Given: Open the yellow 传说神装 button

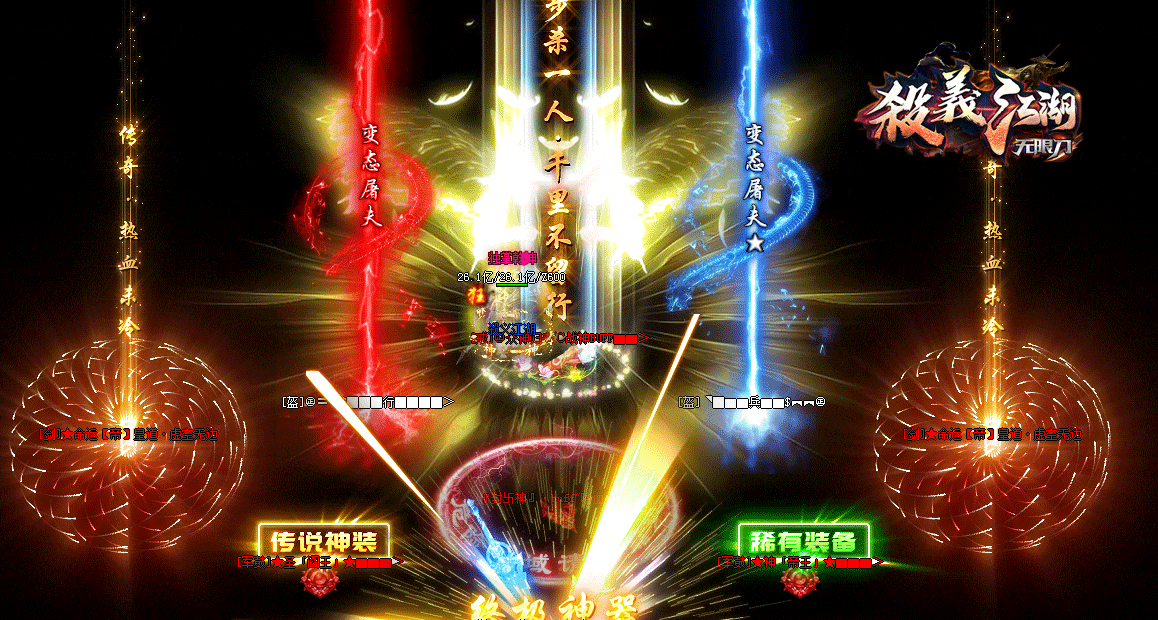Looking at the screenshot, I should coord(323,541).
